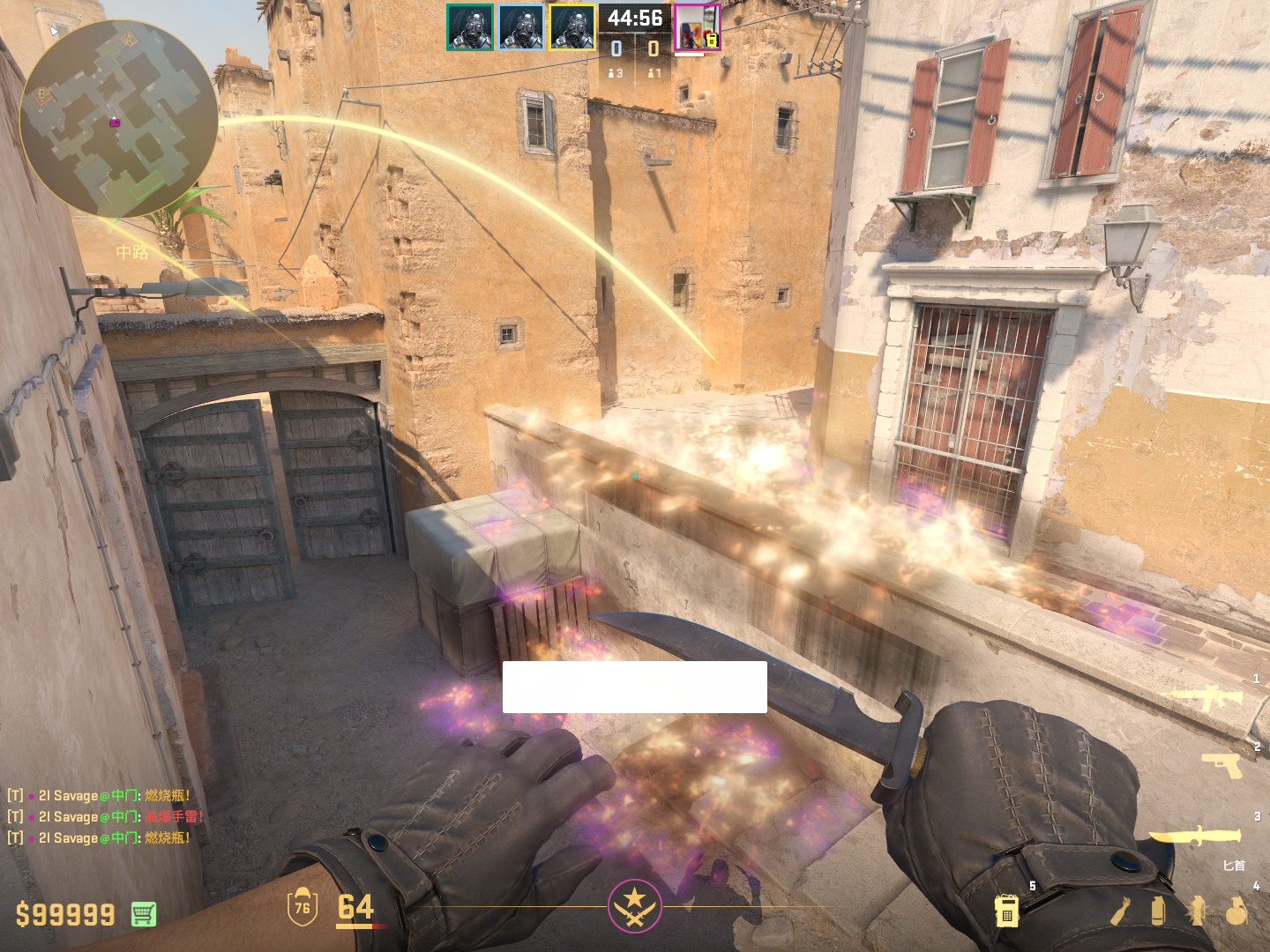Select the green-framed player avatar

[469, 27]
